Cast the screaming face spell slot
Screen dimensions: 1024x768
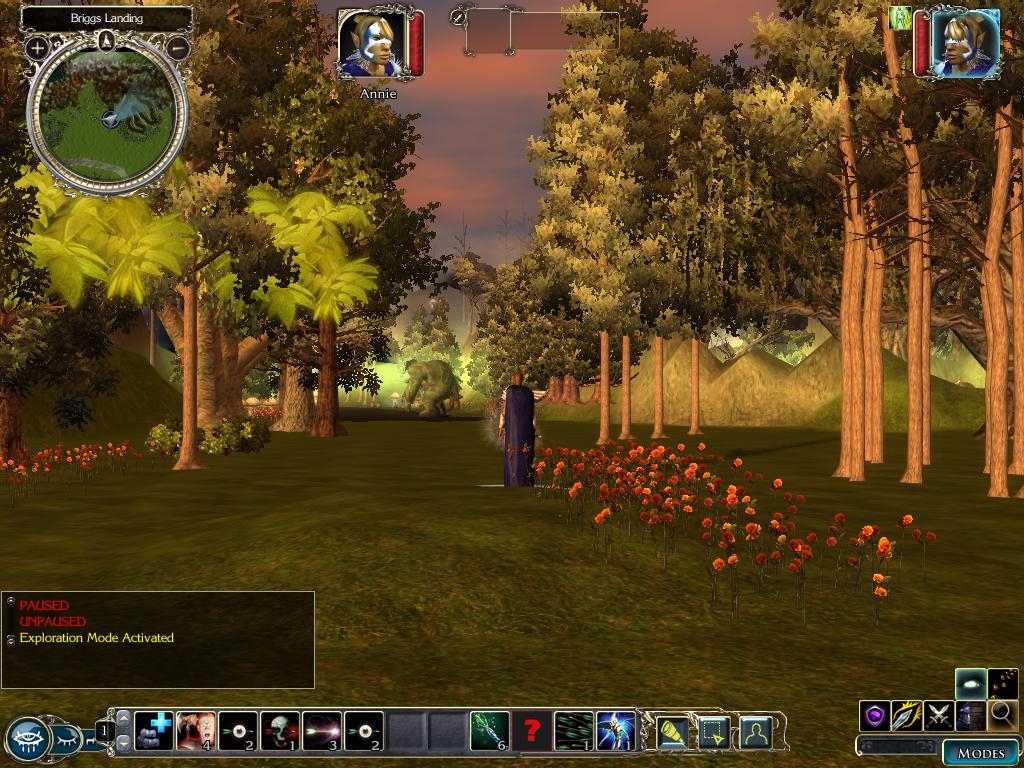click(x=196, y=731)
